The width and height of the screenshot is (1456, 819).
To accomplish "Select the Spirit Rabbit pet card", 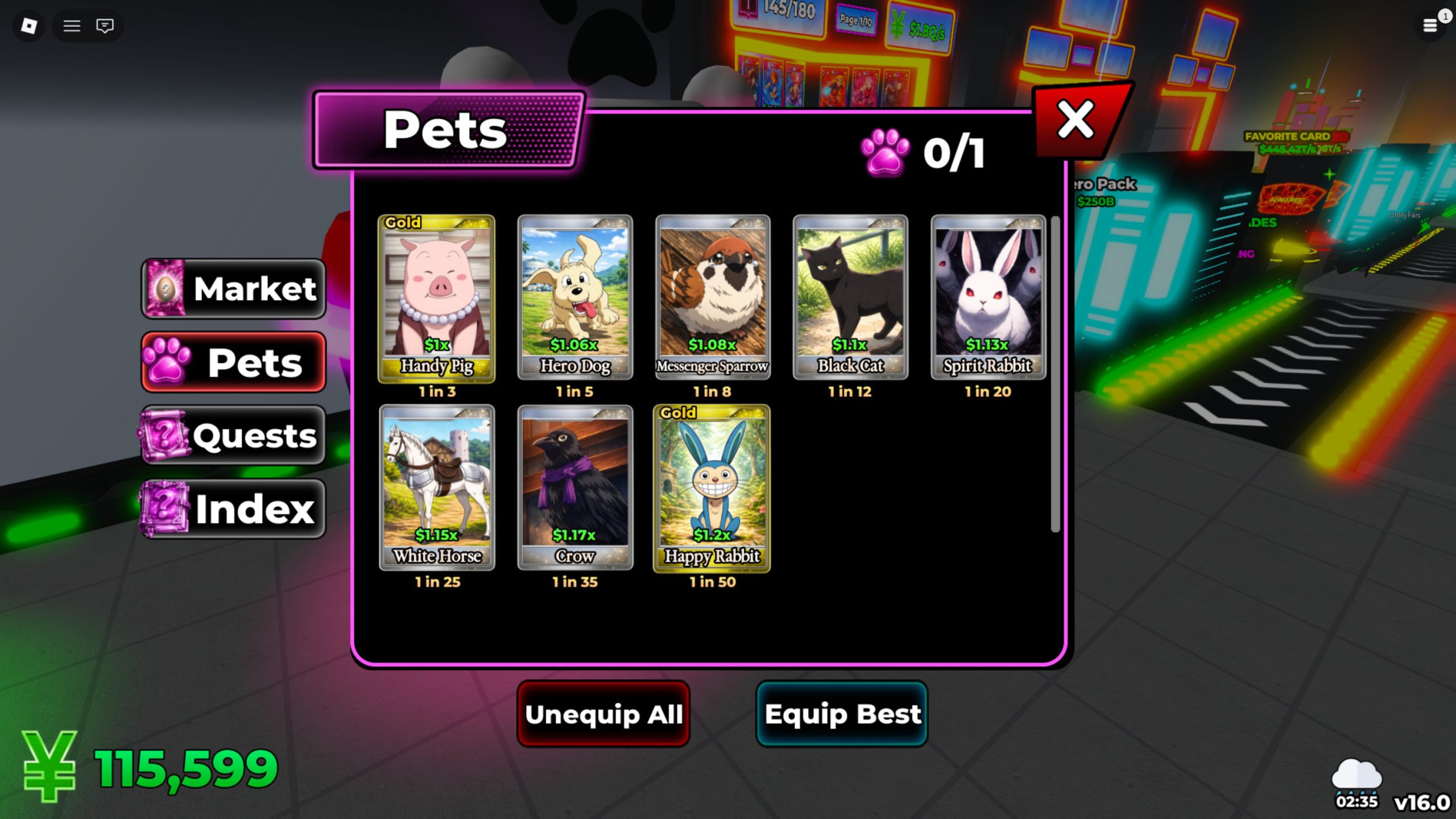I will click(x=988, y=297).
